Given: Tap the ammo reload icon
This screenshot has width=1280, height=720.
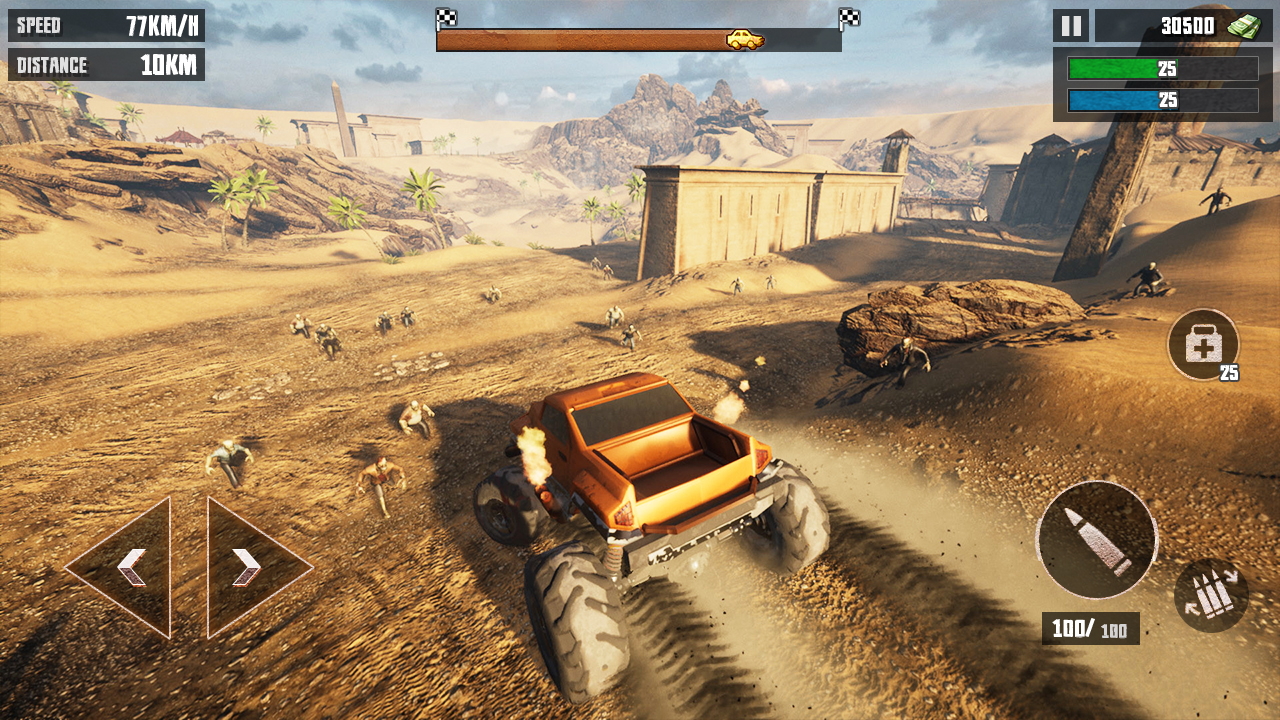Looking at the screenshot, I should point(1211,595).
